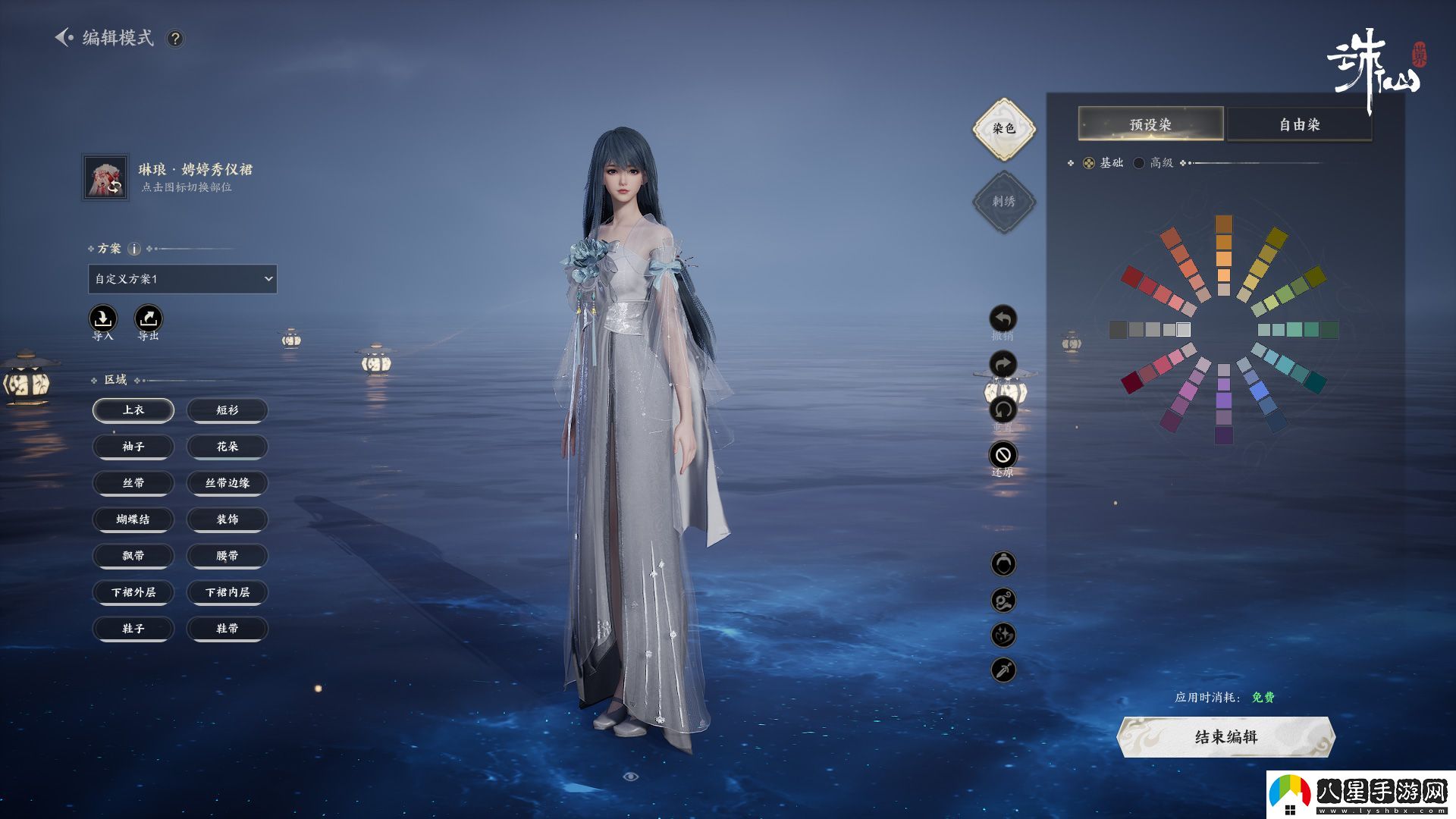Switch to the 自由染 tab
The width and height of the screenshot is (1456, 819).
click(1299, 124)
